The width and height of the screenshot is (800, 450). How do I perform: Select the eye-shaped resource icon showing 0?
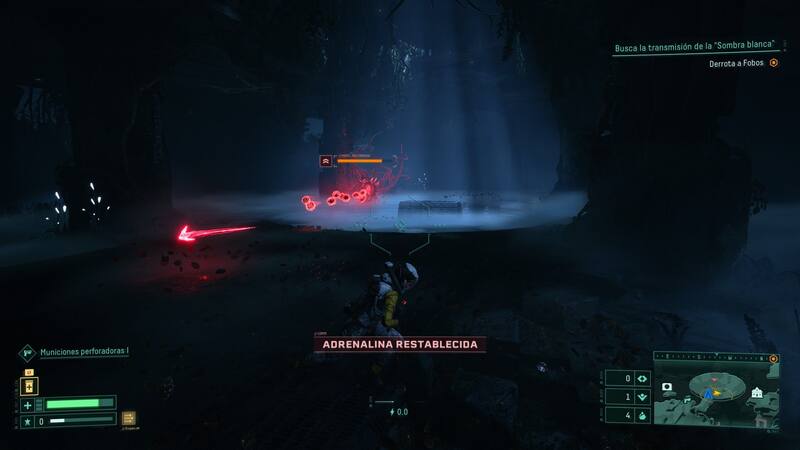click(x=640, y=378)
